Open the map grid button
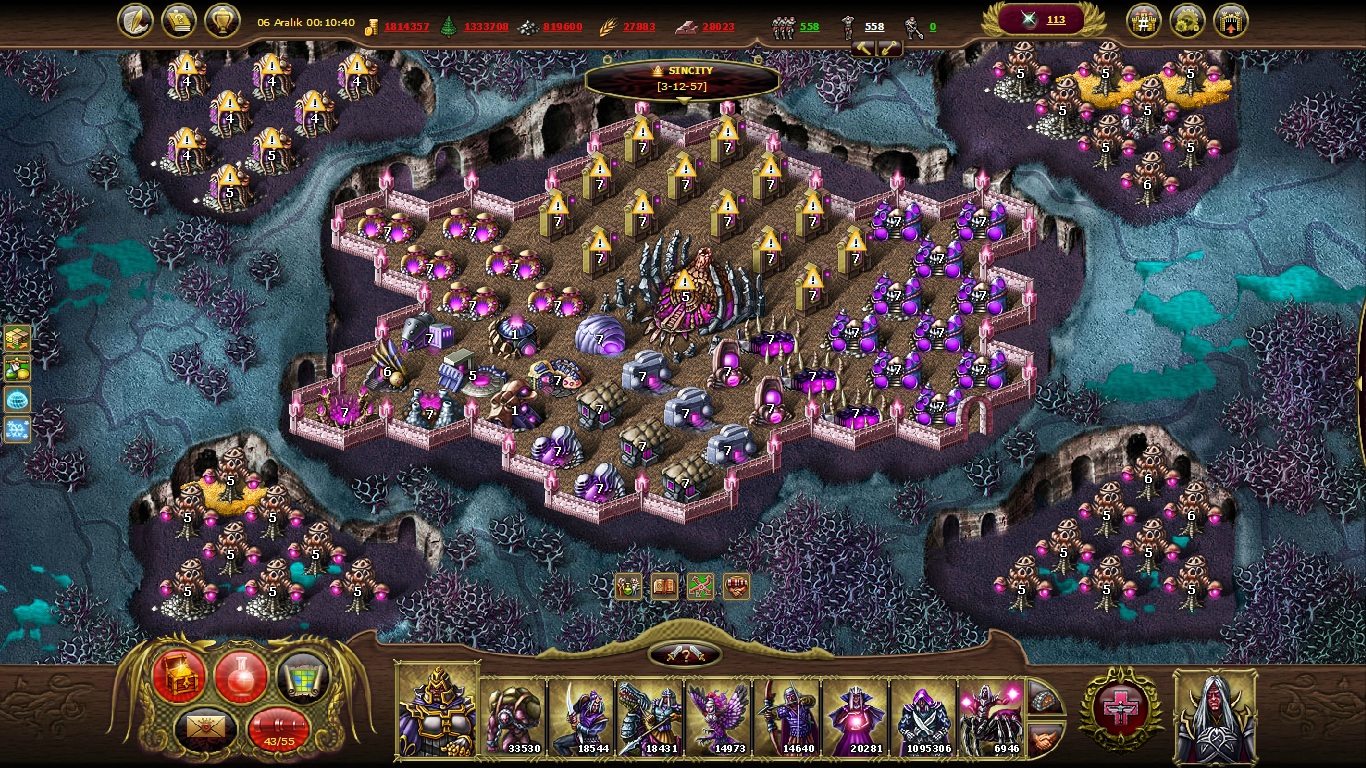Screen dimensions: 1366x768 [302, 676]
